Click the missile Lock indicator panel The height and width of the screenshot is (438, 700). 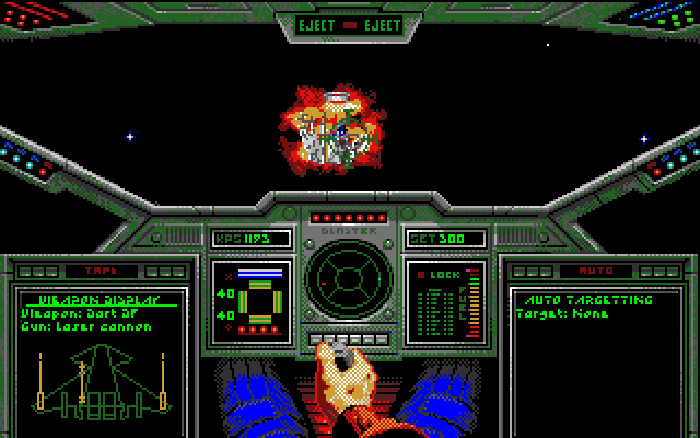coord(446,302)
